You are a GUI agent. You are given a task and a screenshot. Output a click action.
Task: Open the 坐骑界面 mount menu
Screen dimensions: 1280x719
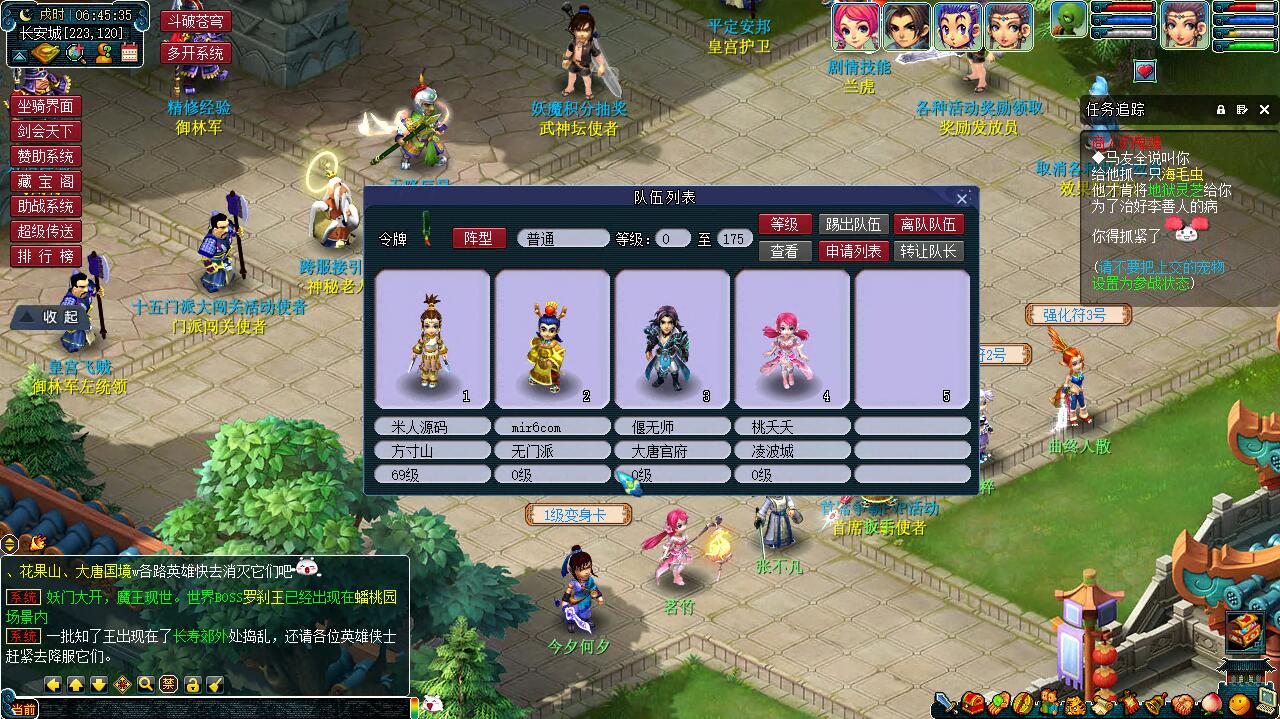46,107
